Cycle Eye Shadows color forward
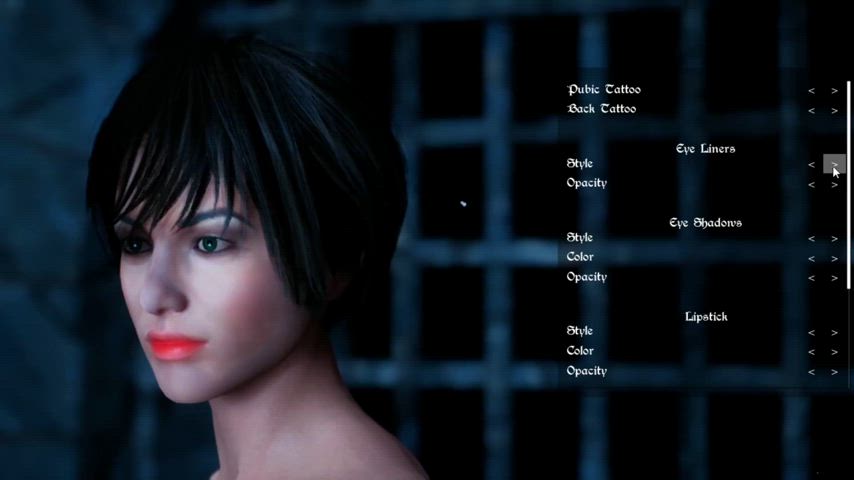Screen dimensions: 854x480 835,259
